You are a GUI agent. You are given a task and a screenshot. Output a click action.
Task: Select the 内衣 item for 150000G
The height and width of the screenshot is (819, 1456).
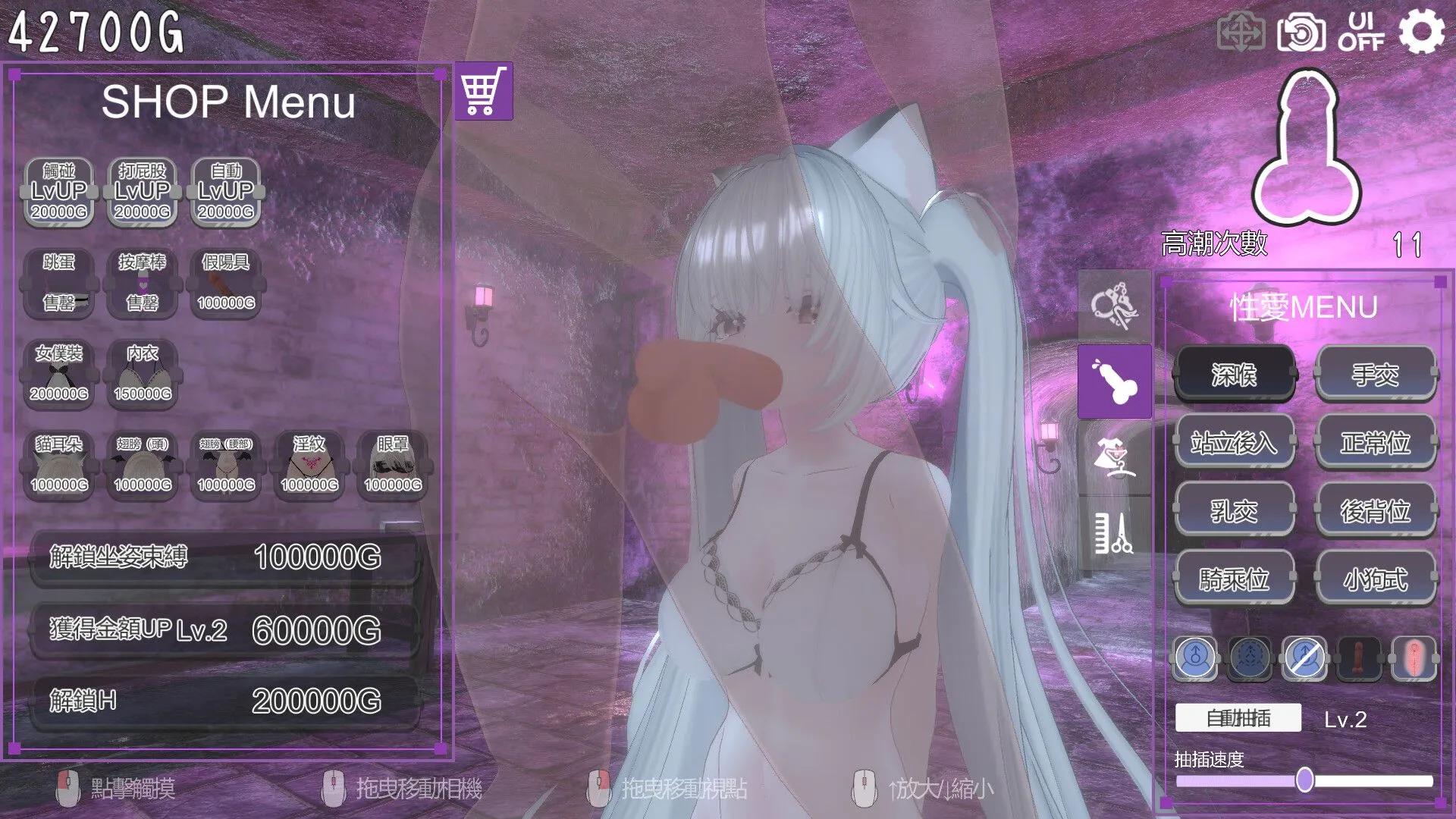(x=143, y=373)
